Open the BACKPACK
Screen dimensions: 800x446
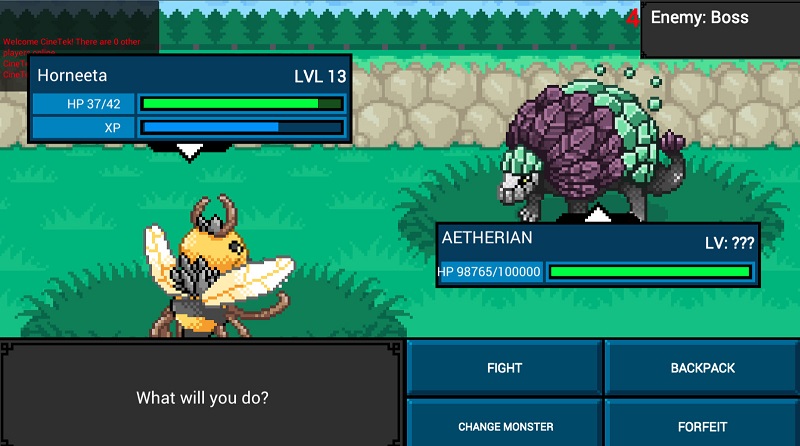702,368
